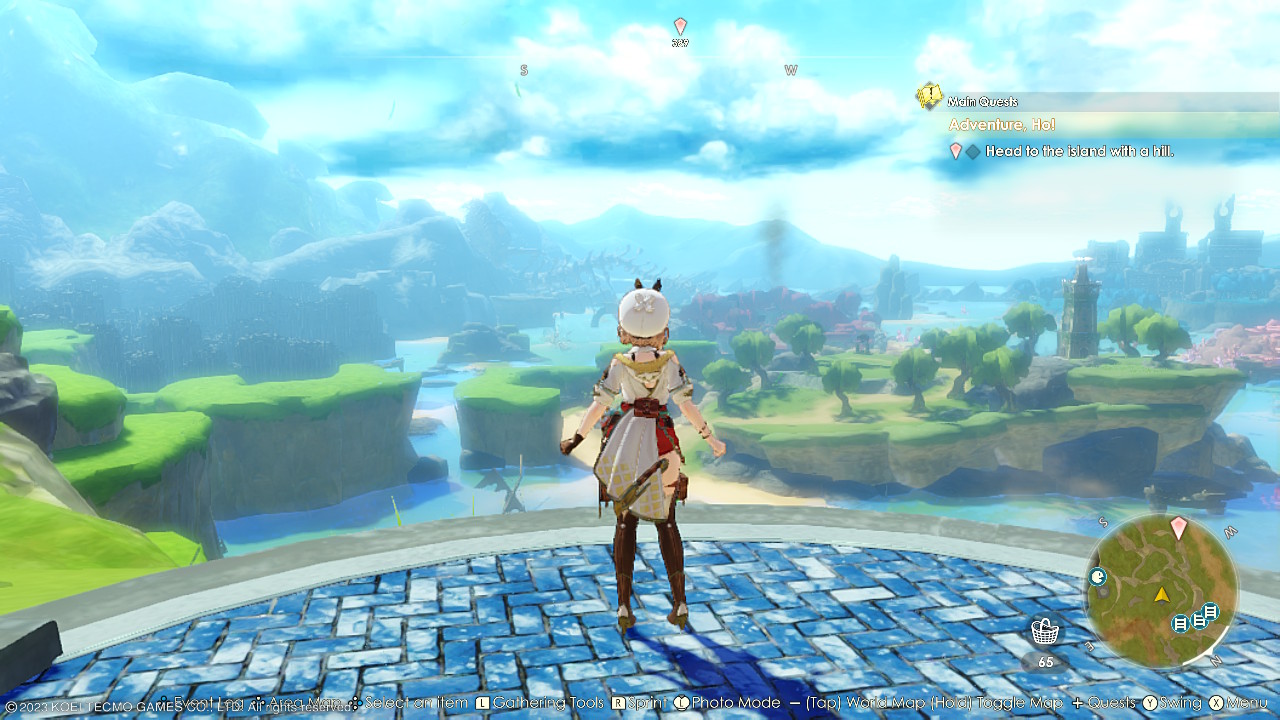Click the white round marker on the minimap's left edge
The height and width of the screenshot is (720, 1280).
(1098, 576)
